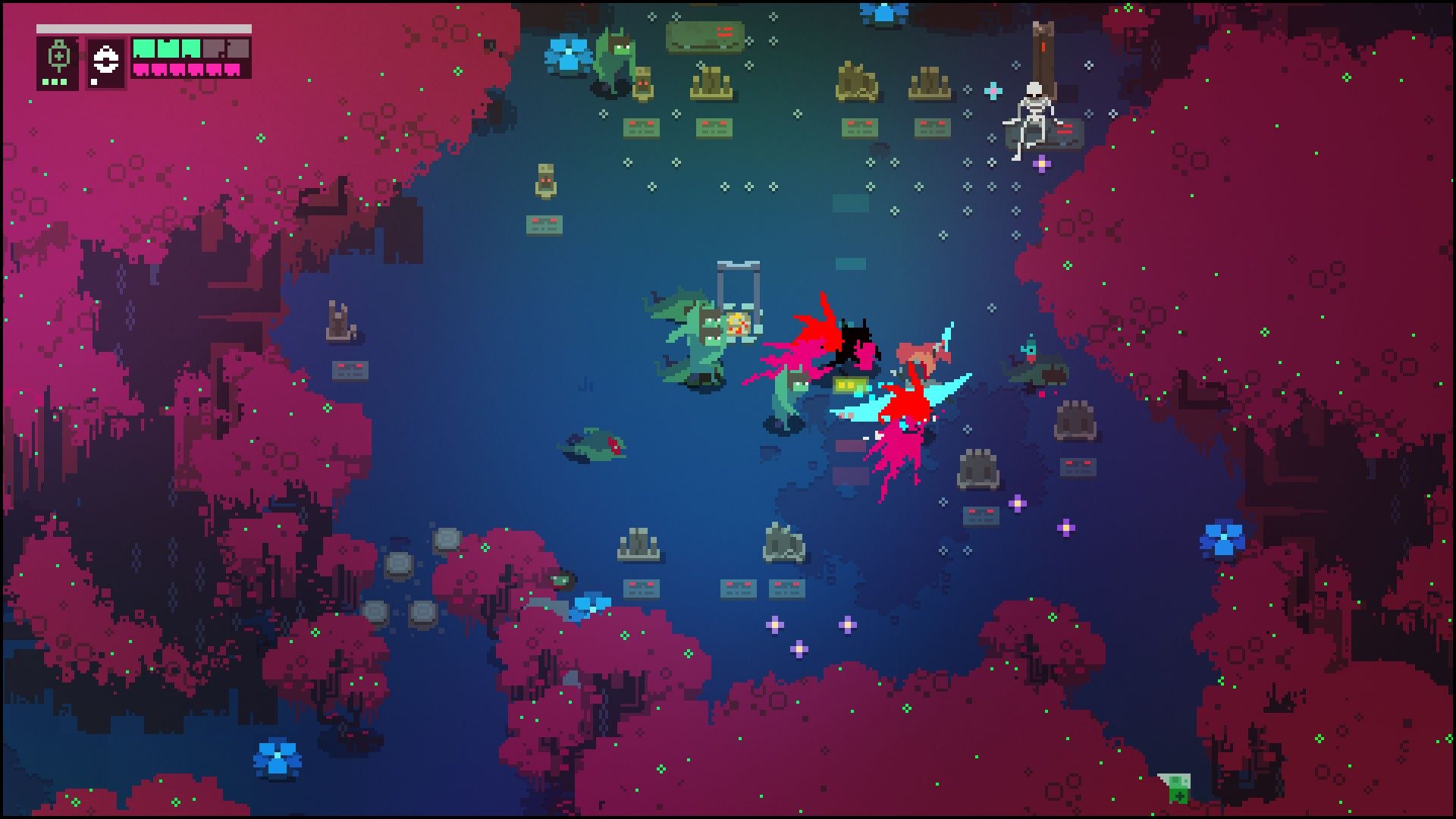The image size is (1456, 819).
Task: Toggle the grayed-out fourth health segment
Action: click(215, 49)
